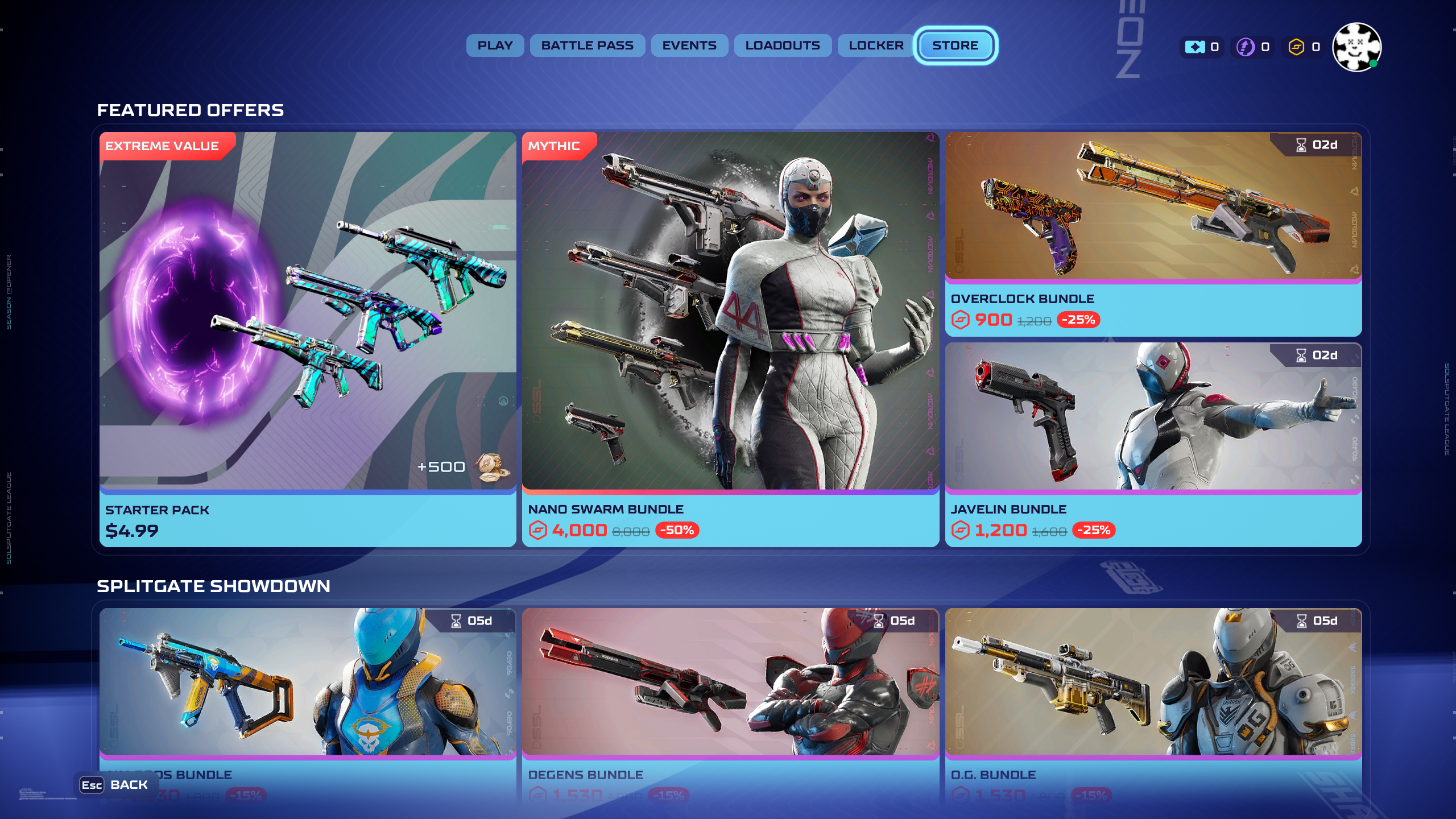1456x819 pixels.
Task: Open the LOADOUTS tab
Action: [x=783, y=45]
